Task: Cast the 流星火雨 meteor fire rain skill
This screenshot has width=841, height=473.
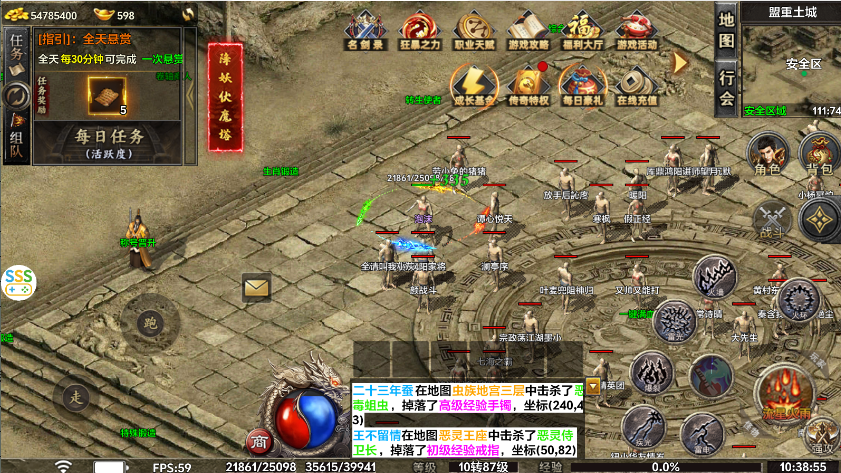Action: point(784,390)
